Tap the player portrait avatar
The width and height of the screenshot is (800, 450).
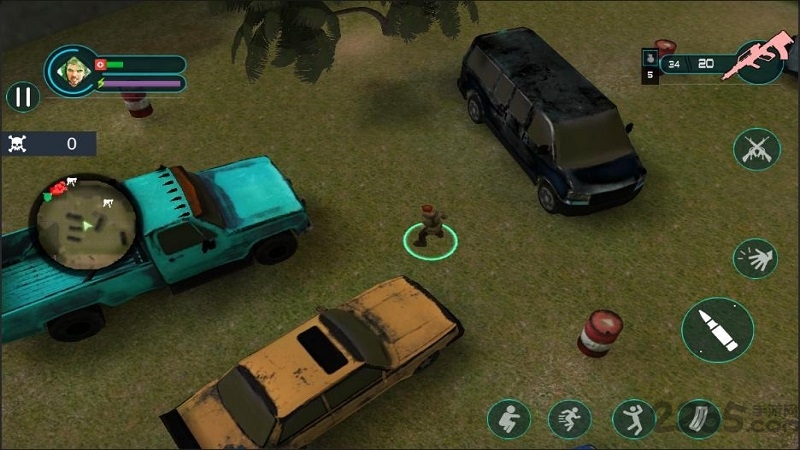71,69
